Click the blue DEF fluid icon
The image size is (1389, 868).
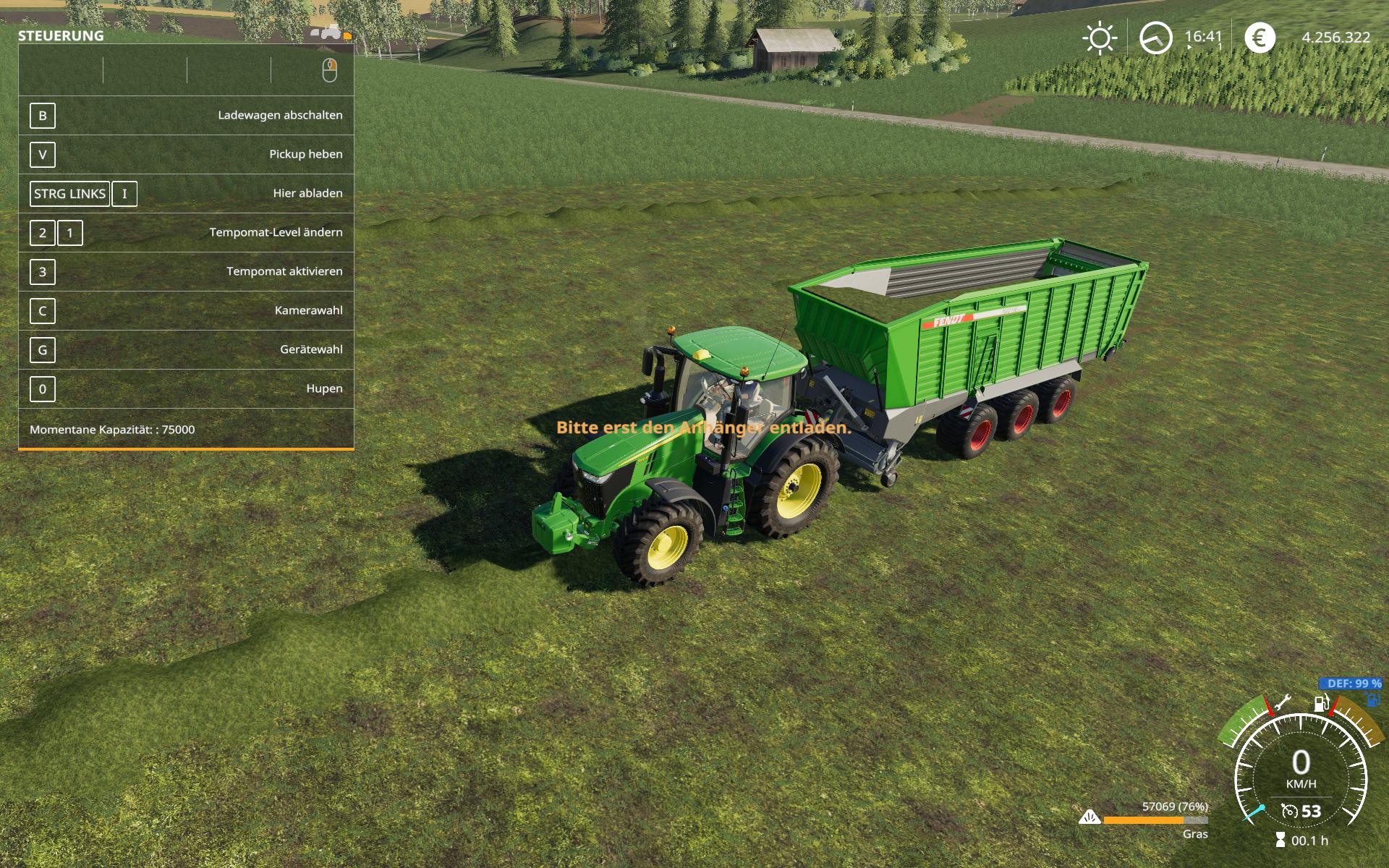[1372, 699]
